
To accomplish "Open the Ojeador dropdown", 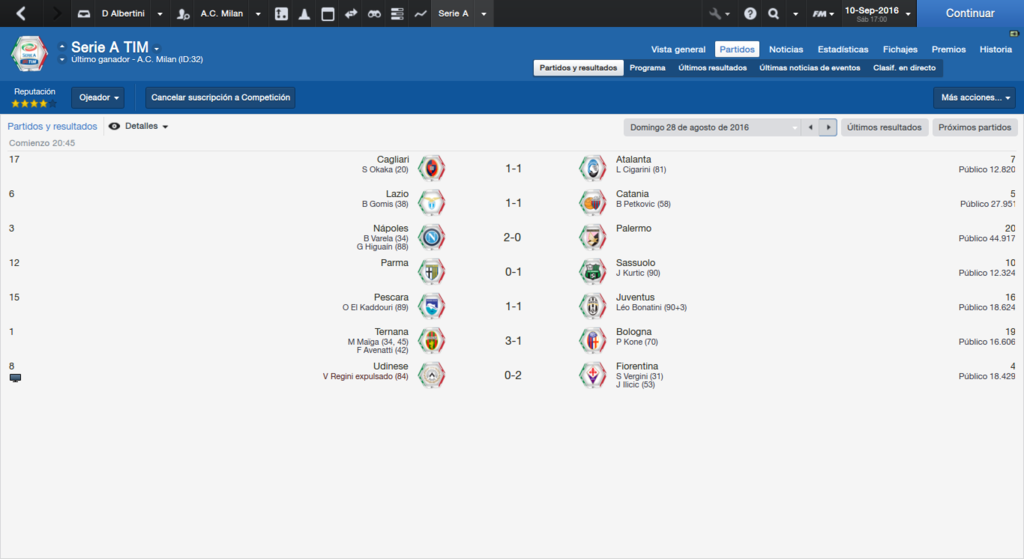I will point(98,98).
